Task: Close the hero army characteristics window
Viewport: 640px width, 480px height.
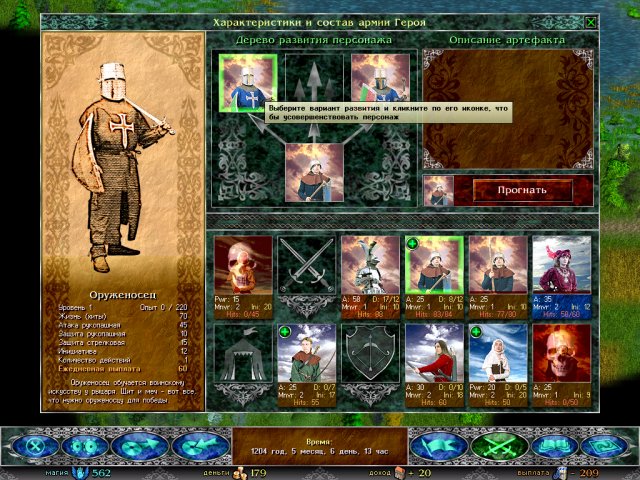Action: [591, 22]
